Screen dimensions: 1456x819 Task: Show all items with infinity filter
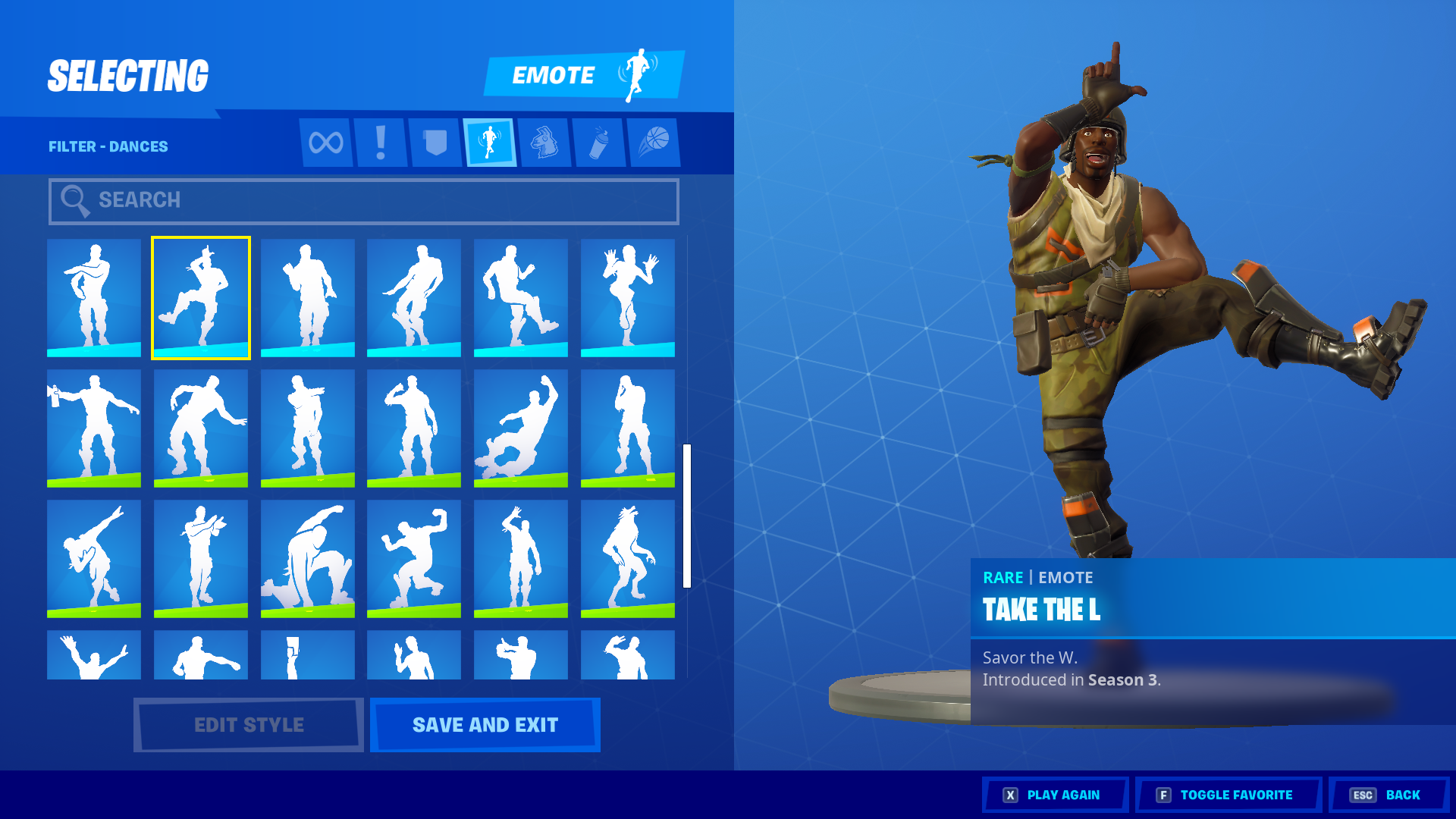click(x=326, y=143)
